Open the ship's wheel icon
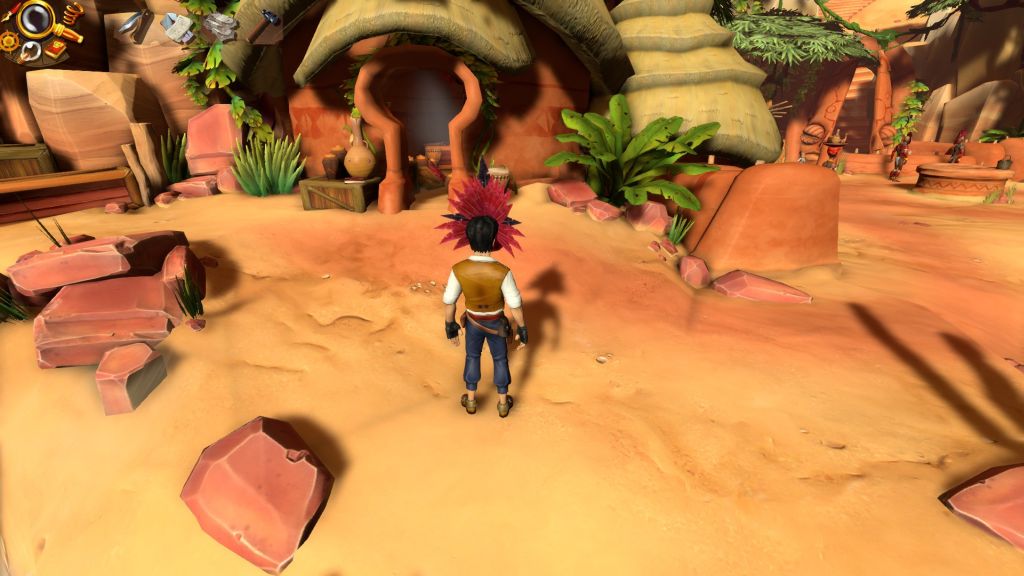The height and width of the screenshot is (576, 1024). [x=9, y=41]
